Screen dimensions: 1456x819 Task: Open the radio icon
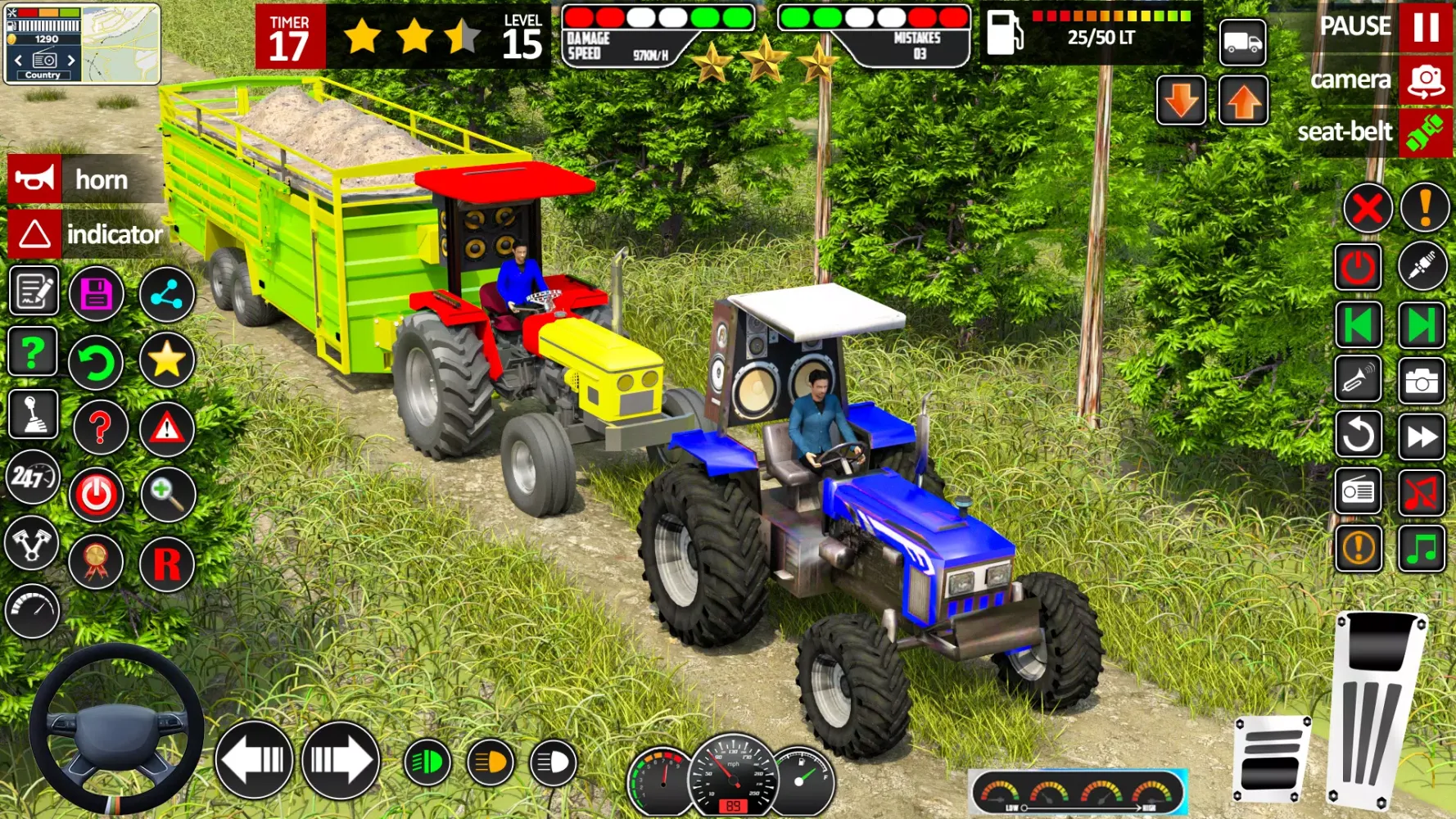point(1358,492)
